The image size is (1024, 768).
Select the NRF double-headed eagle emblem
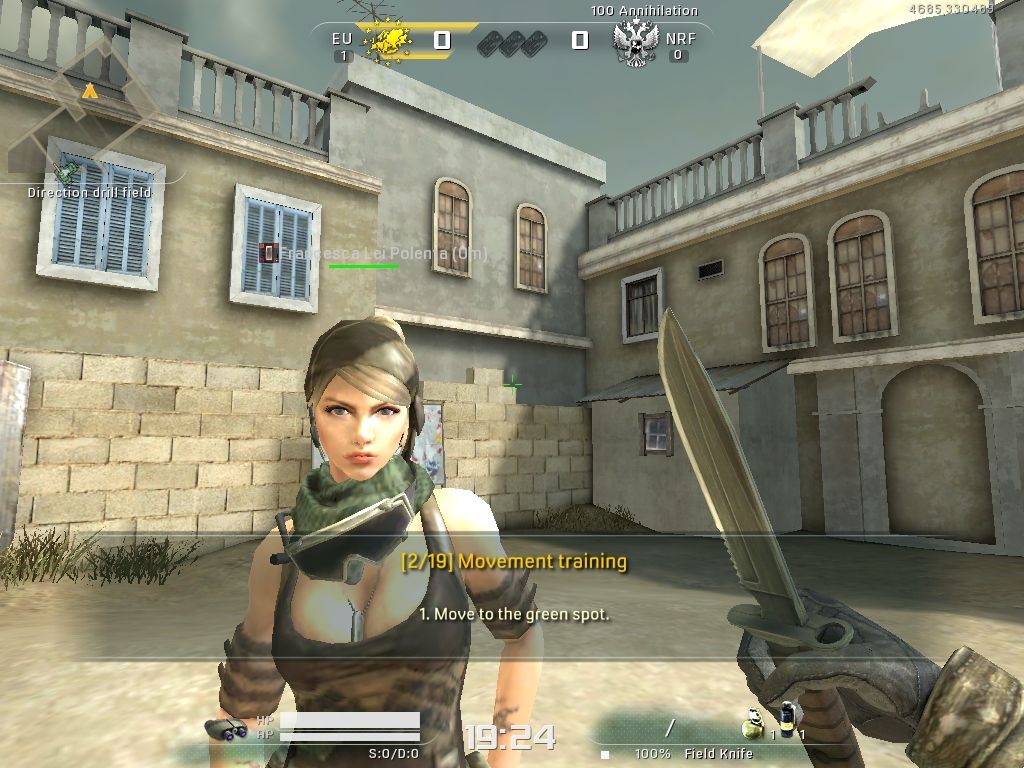click(636, 43)
